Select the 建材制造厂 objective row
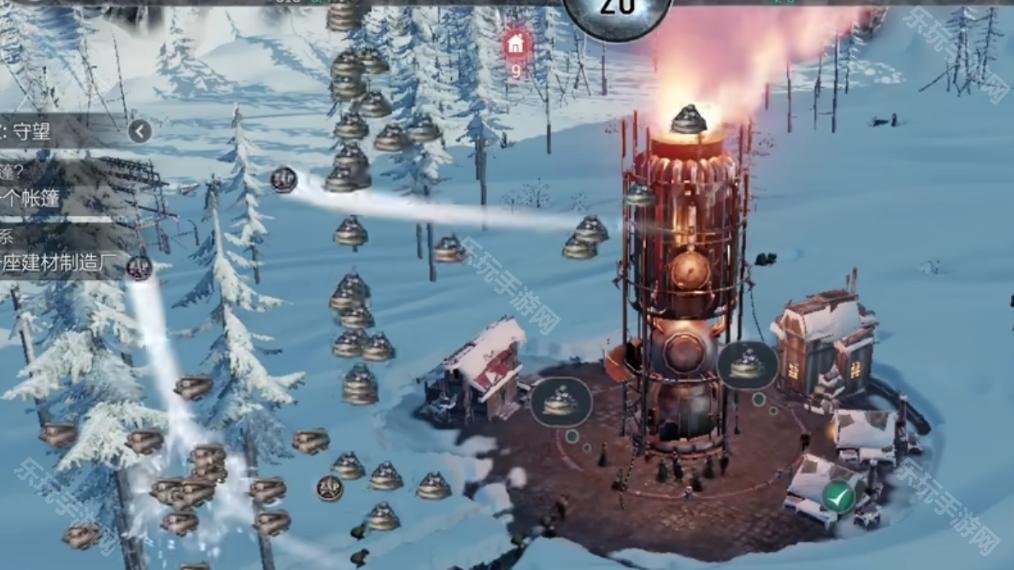The width and height of the screenshot is (1014, 570). (60, 265)
